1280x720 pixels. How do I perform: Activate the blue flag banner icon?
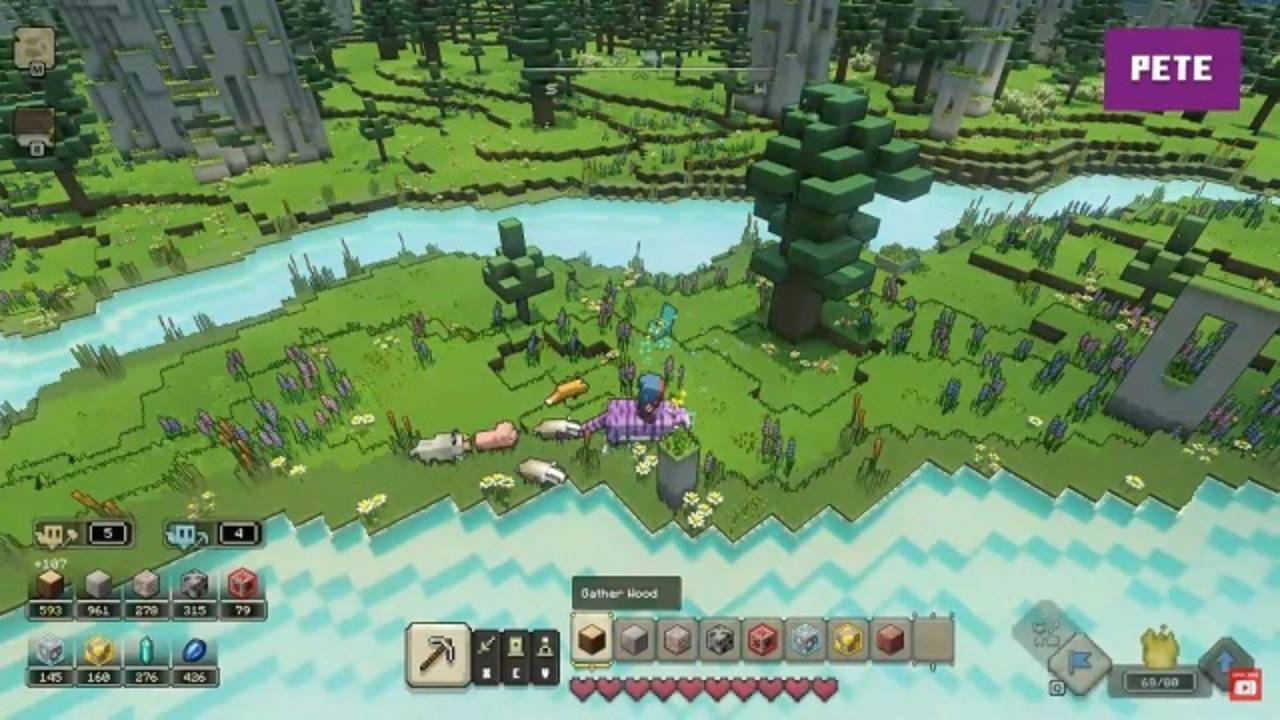tap(1081, 662)
